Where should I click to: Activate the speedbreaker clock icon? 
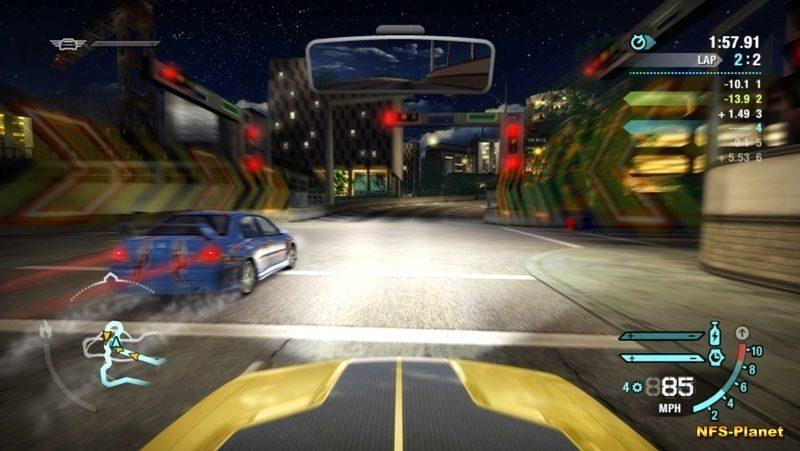click(x=715, y=356)
